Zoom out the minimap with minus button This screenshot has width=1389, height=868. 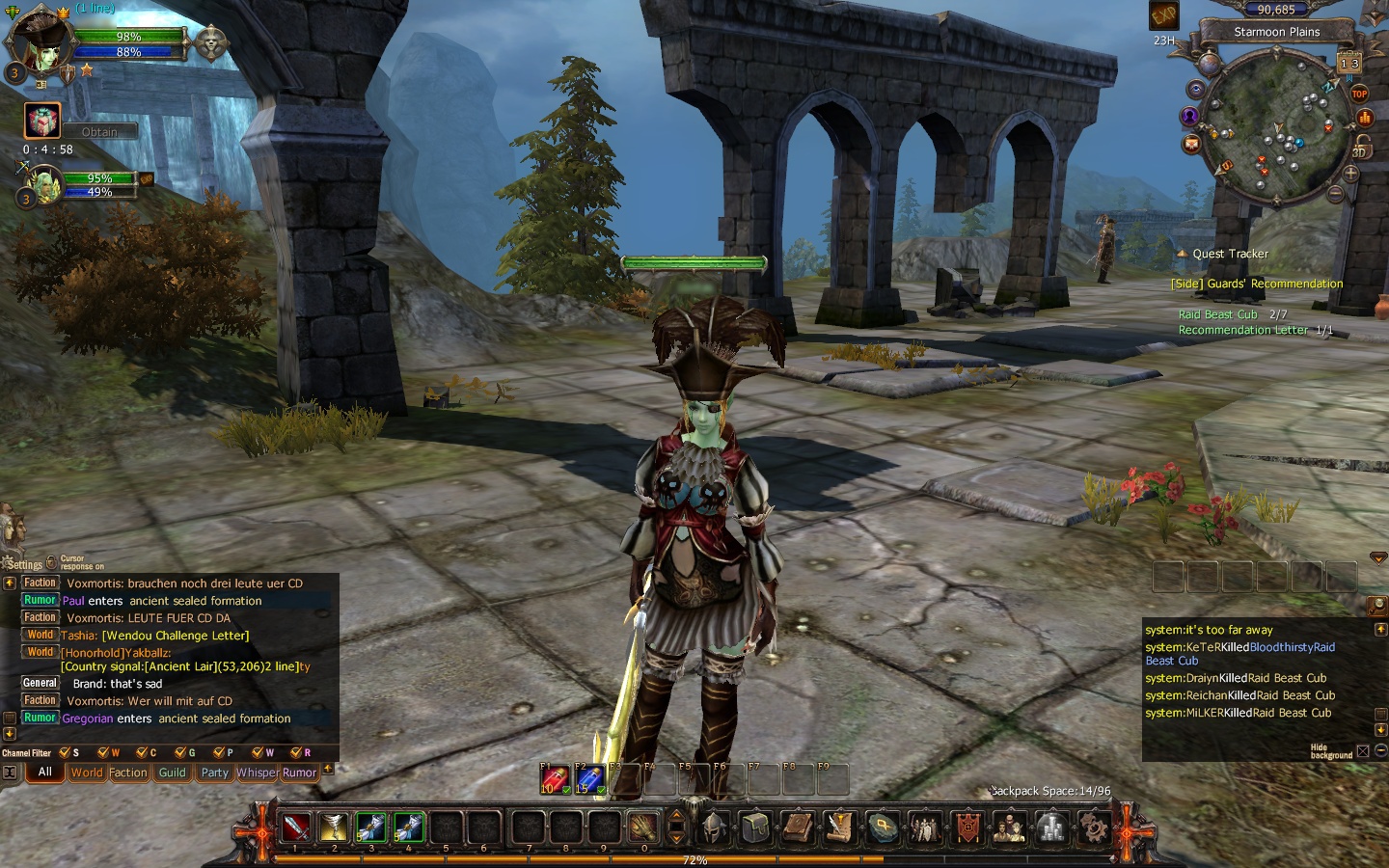click(x=1336, y=194)
